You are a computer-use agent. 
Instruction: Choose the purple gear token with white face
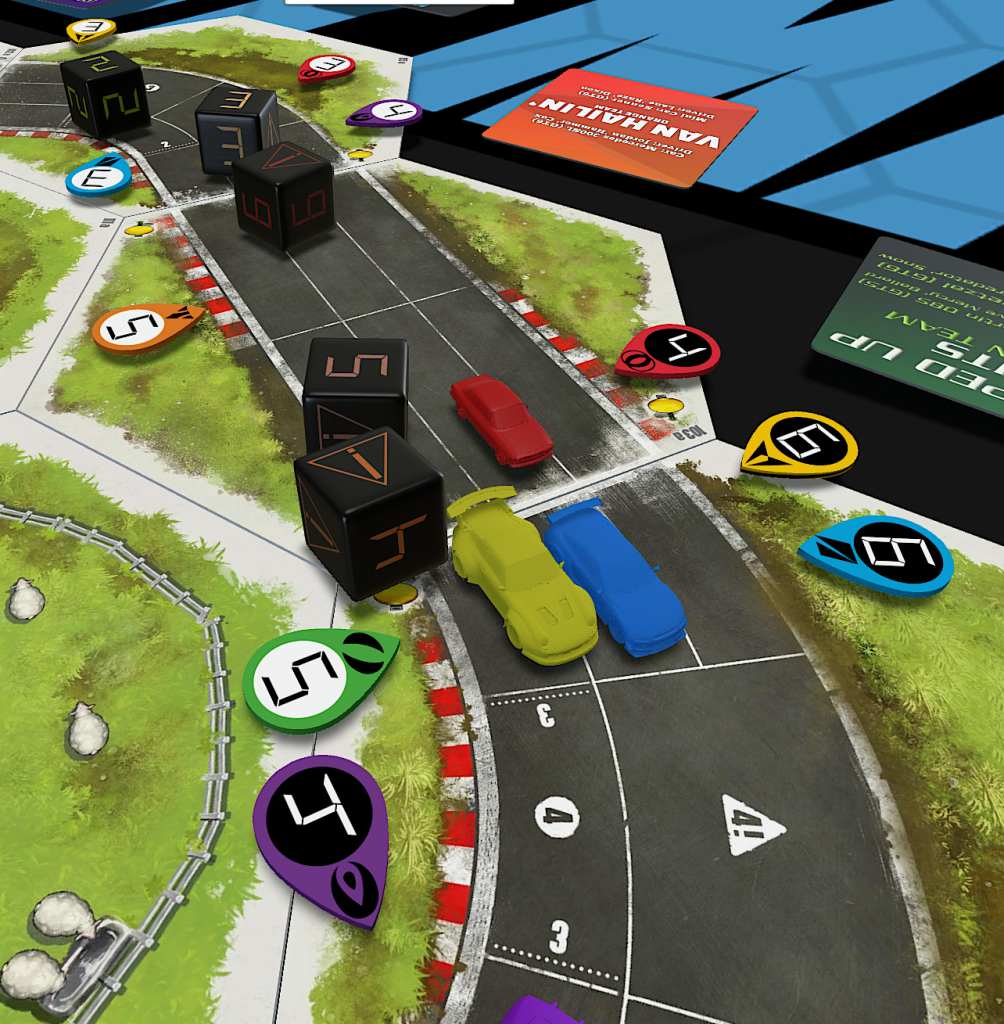[385, 113]
